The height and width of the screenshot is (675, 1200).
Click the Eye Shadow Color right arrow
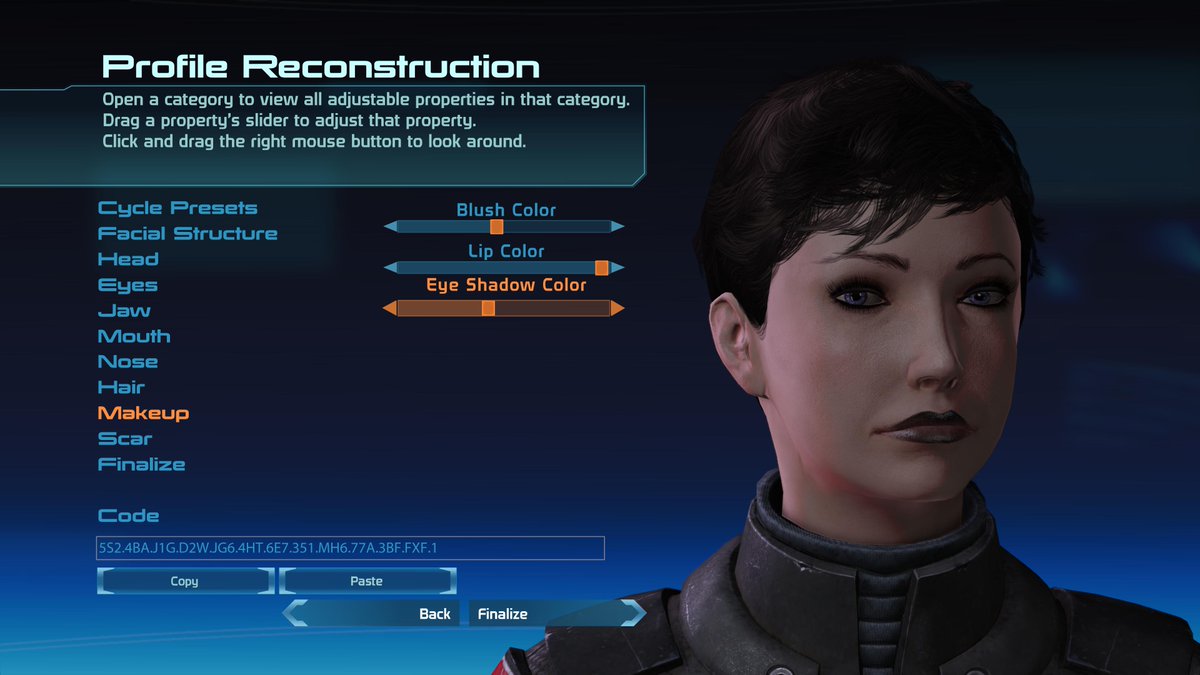(x=618, y=309)
